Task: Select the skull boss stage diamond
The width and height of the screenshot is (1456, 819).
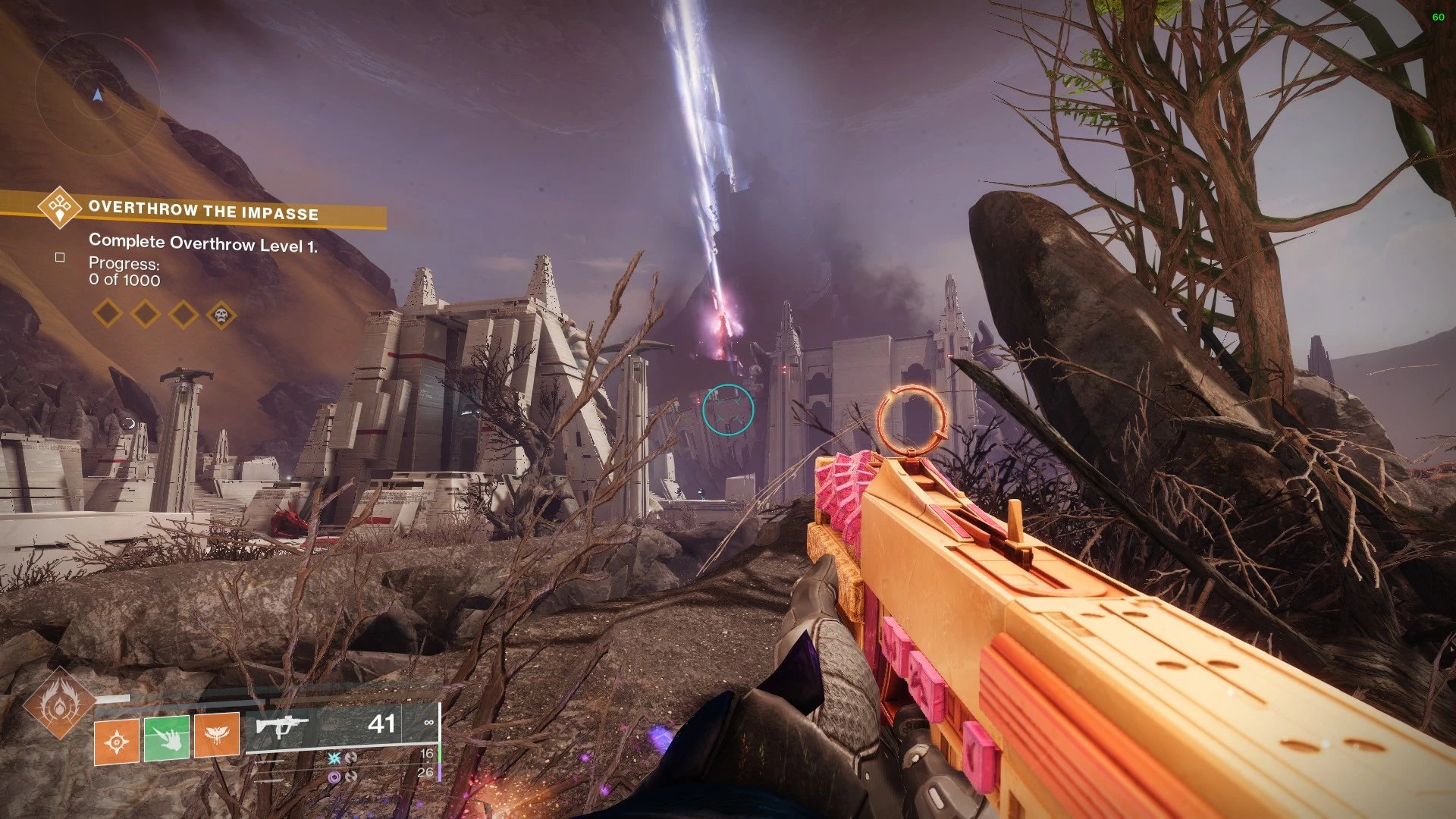Action: (221, 314)
